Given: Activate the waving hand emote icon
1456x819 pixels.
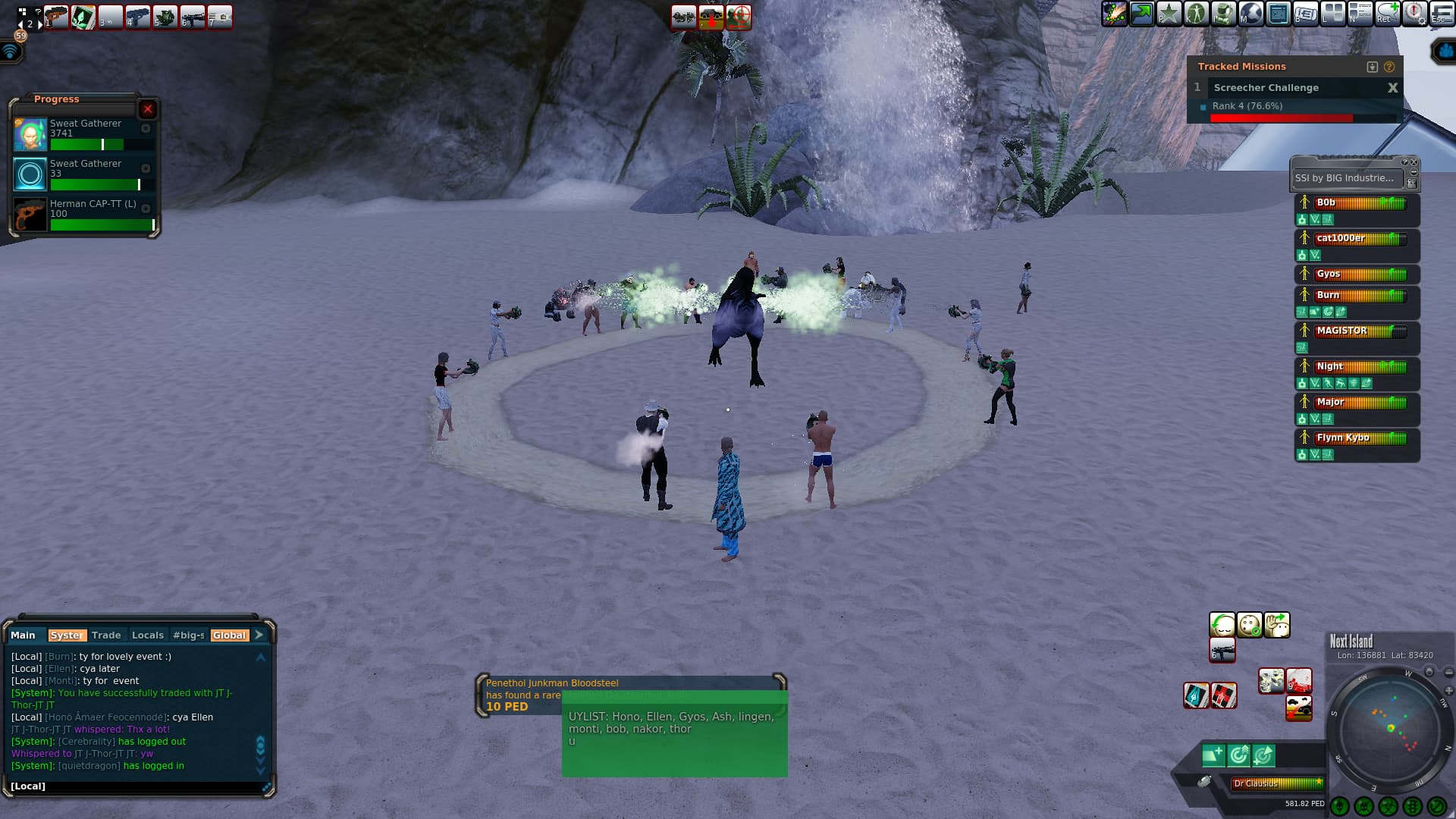Looking at the screenshot, I should [1277, 626].
